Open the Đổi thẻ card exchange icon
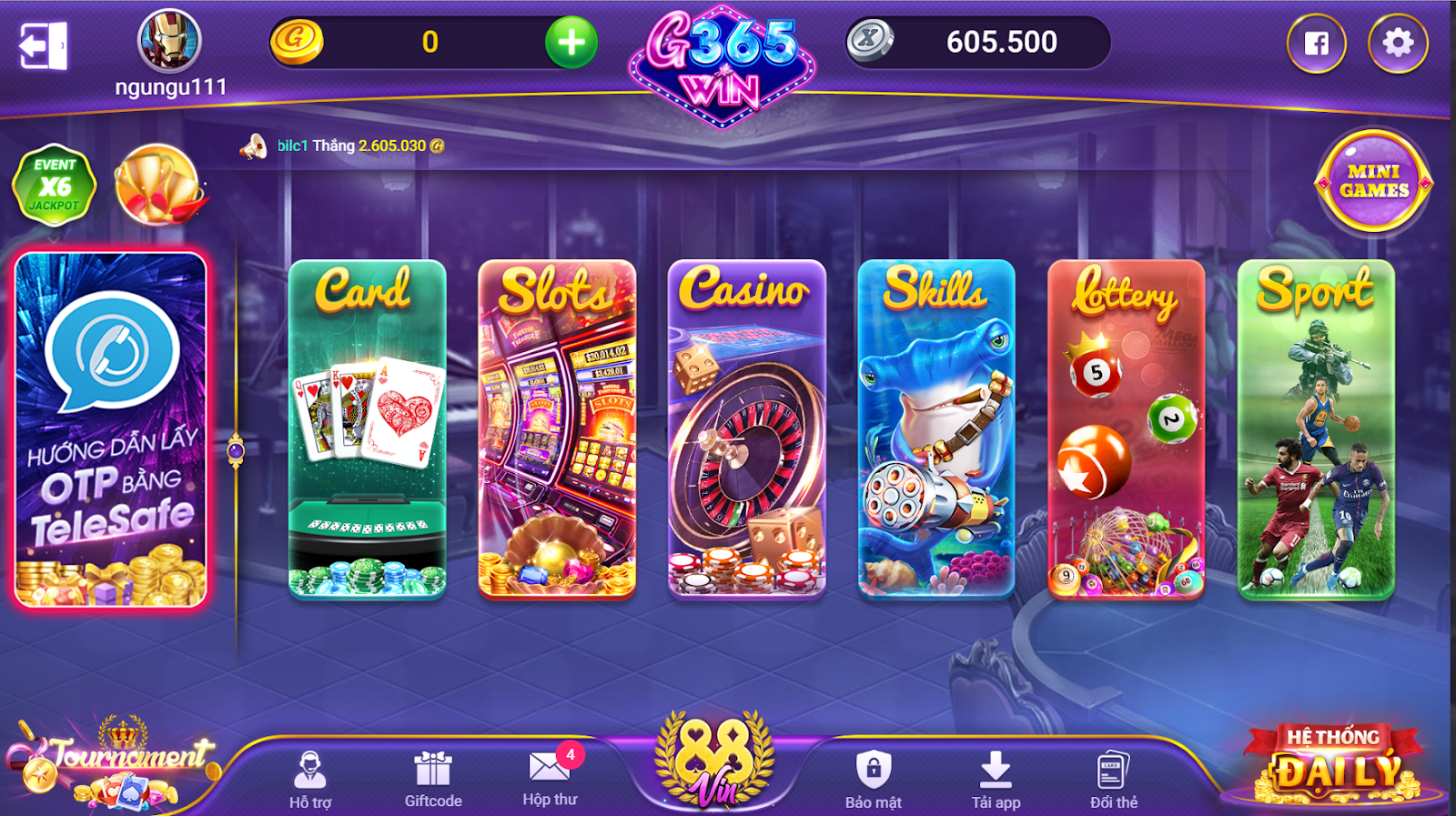The image size is (1456, 816). [1115, 769]
